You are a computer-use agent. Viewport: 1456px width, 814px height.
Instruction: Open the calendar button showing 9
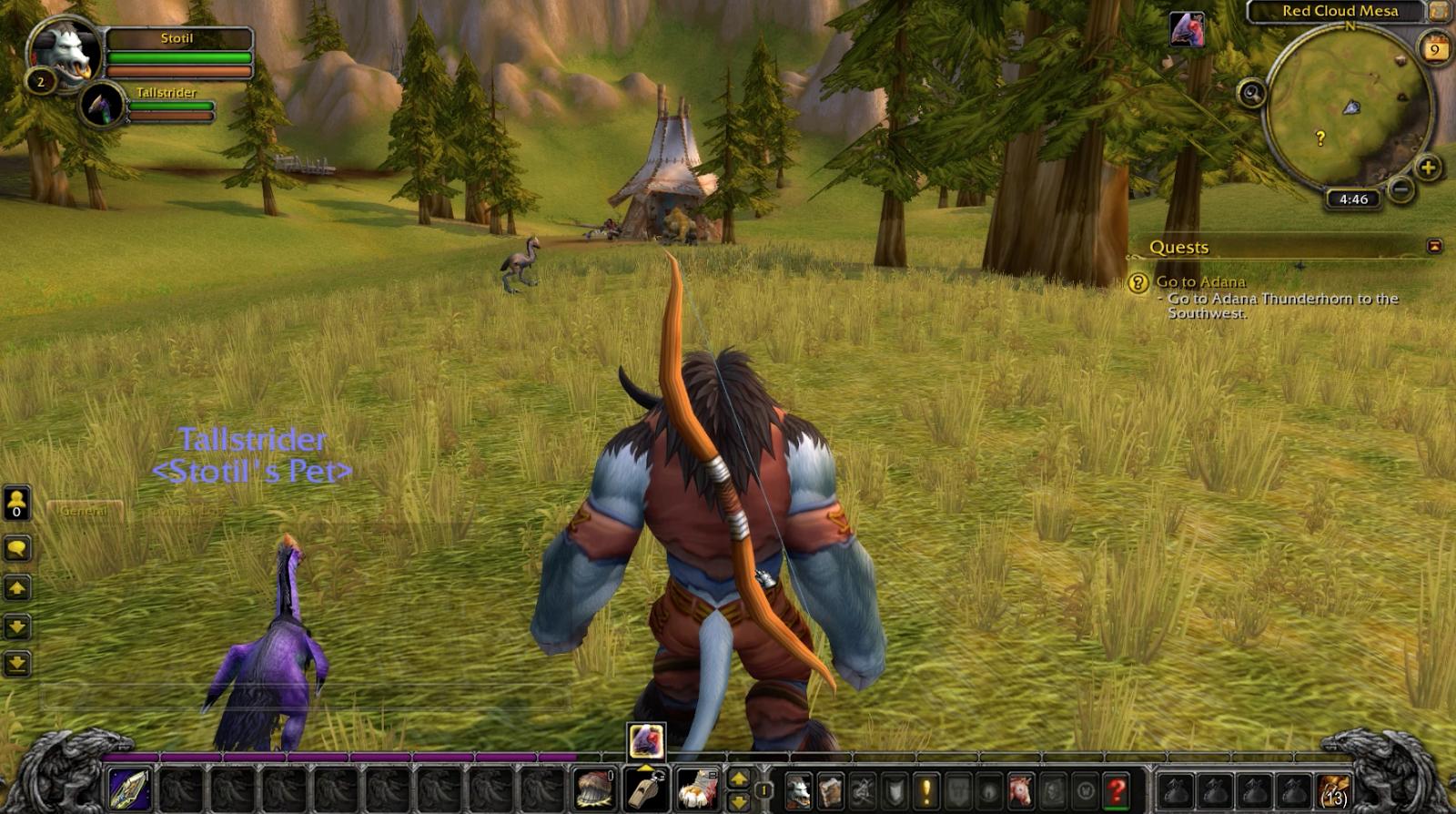(x=1434, y=49)
